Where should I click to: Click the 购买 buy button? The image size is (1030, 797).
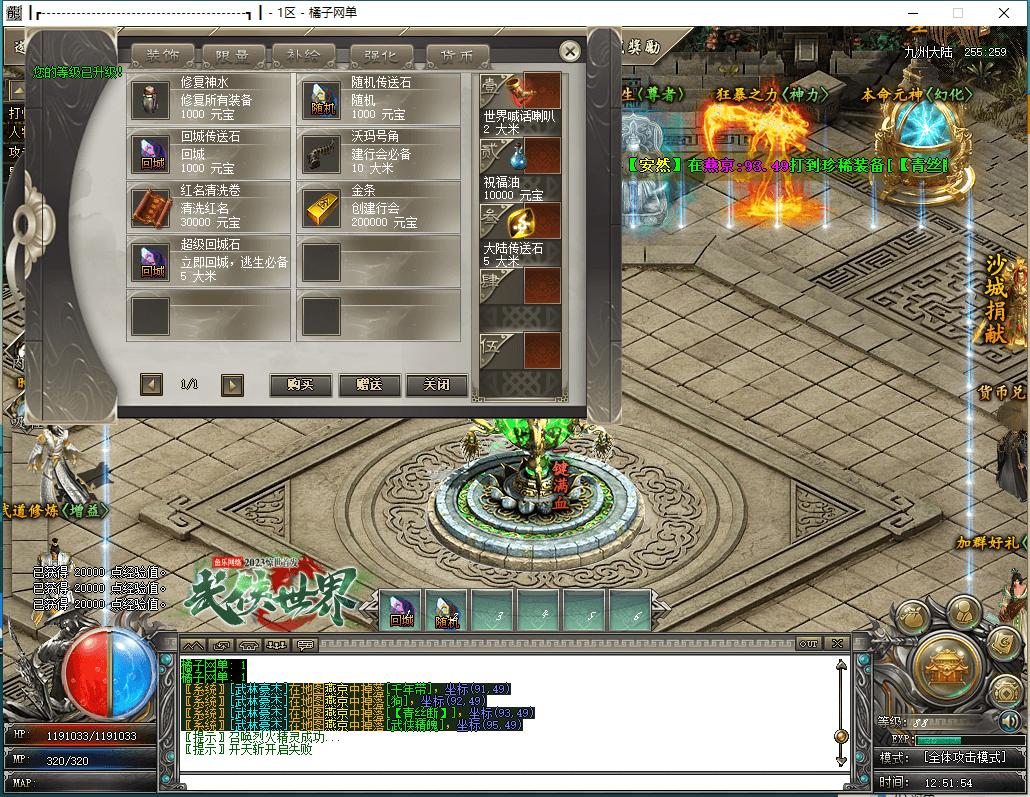tap(300, 385)
